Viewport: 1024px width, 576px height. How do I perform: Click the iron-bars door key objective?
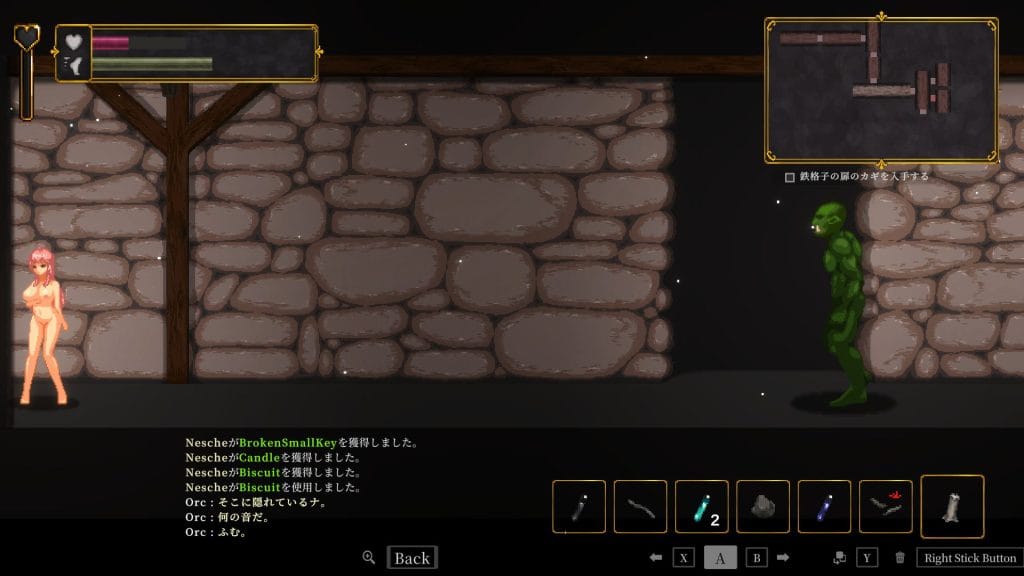tap(858, 176)
